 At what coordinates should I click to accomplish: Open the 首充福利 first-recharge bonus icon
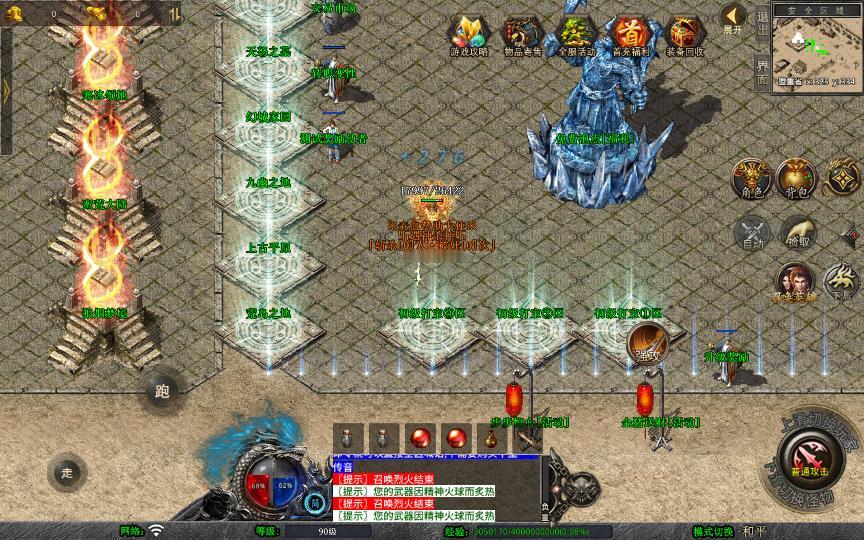[630, 36]
